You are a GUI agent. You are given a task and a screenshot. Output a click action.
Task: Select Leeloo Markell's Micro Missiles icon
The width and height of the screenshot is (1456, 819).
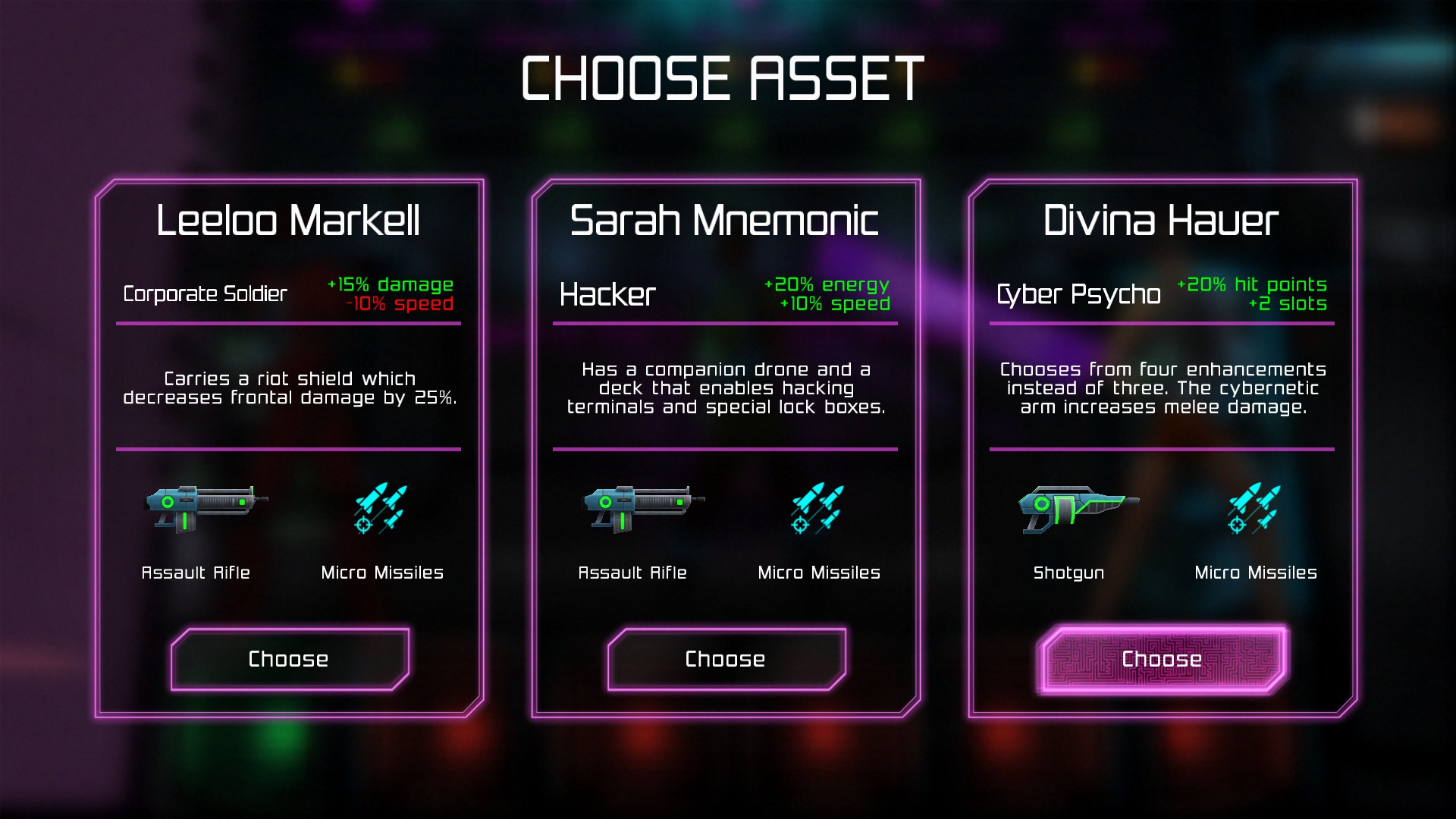point(381,507)
